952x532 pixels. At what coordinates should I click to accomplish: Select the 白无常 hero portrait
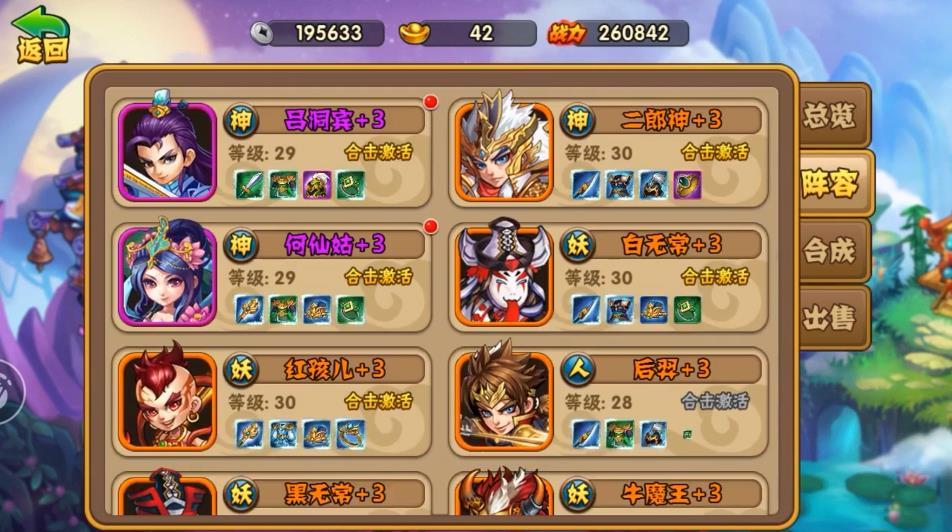pyautogui.click(x=504, y=276)
